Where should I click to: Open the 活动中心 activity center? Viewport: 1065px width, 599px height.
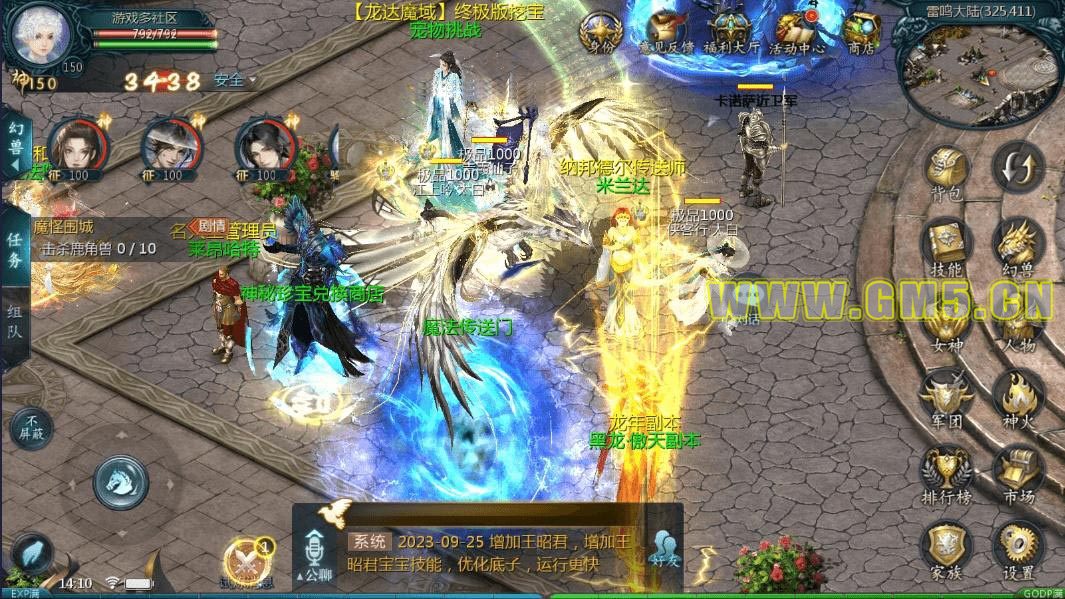pyautogui.click(x=796, y=32)
